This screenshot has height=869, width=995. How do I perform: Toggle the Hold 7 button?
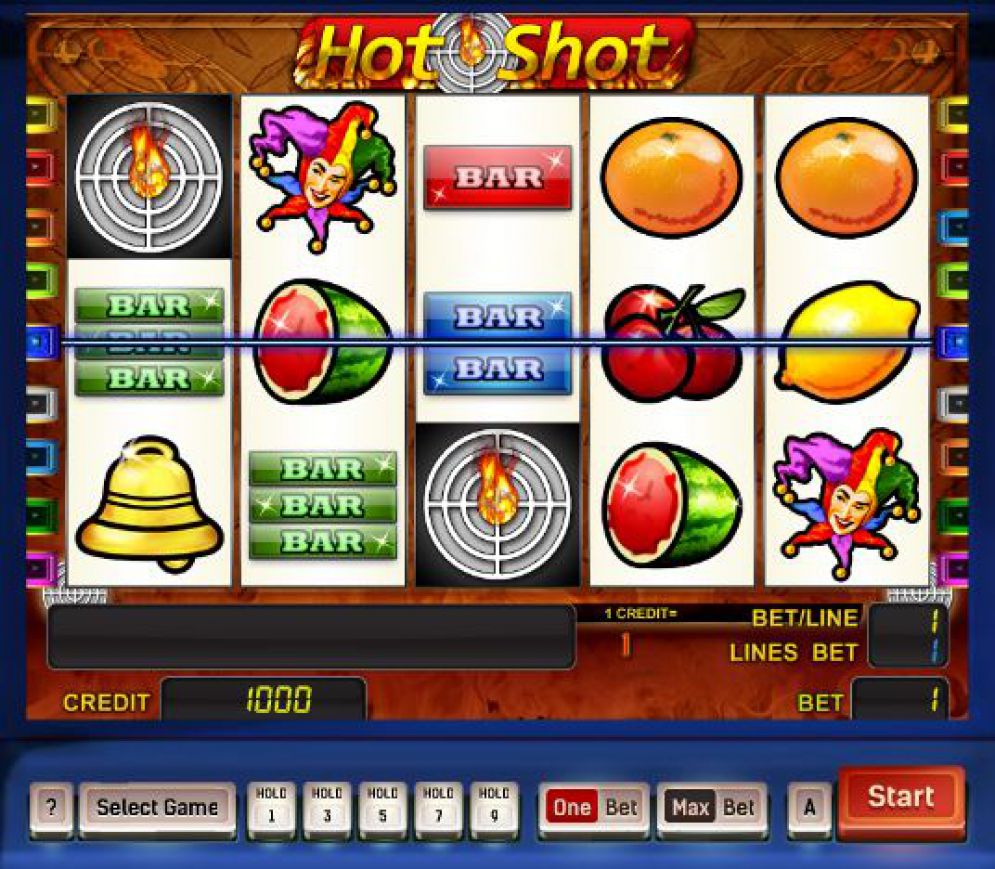[439, 806]
